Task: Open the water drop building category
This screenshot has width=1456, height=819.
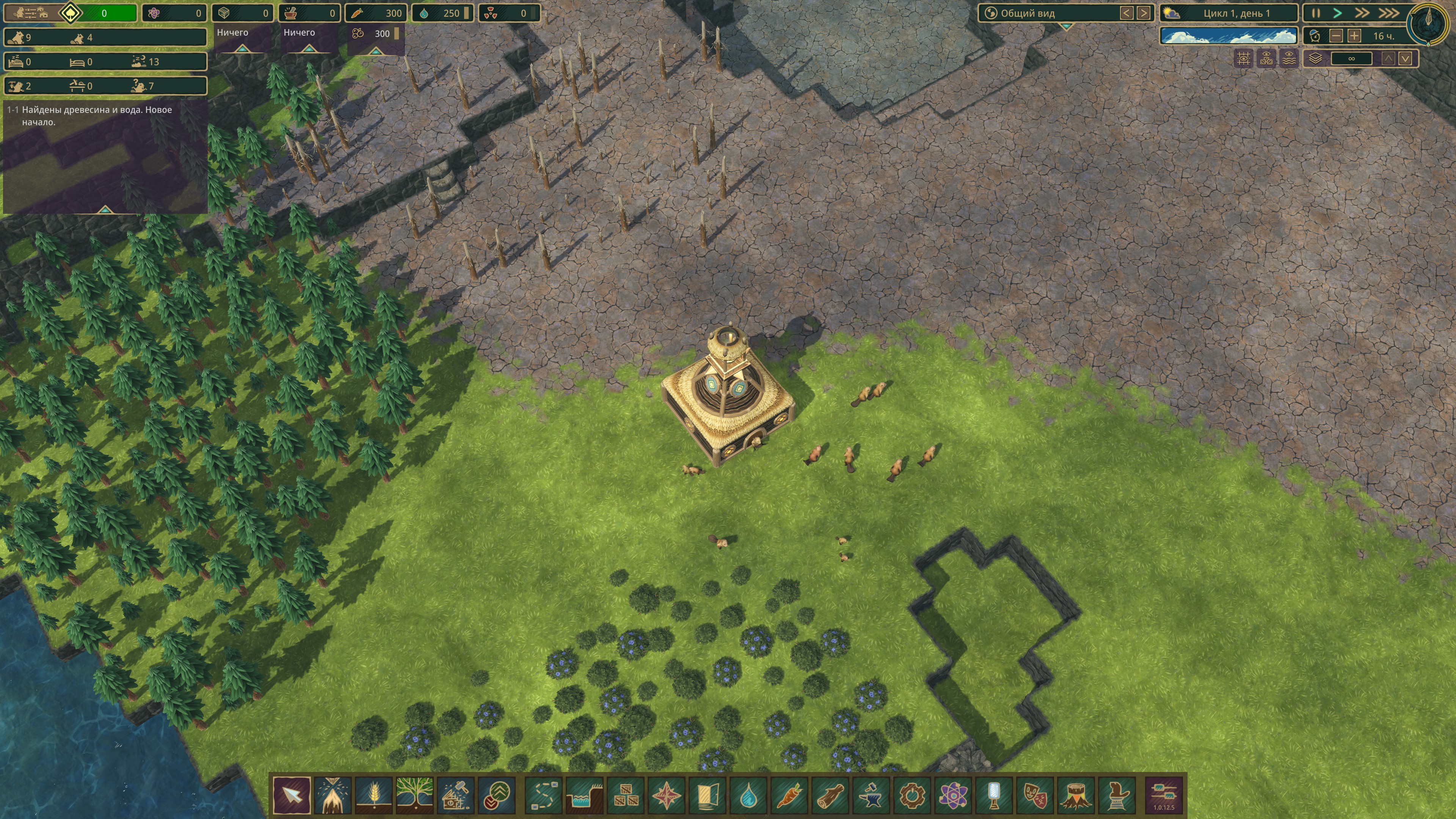Action: pyautogui.click(x=748, y=795)
